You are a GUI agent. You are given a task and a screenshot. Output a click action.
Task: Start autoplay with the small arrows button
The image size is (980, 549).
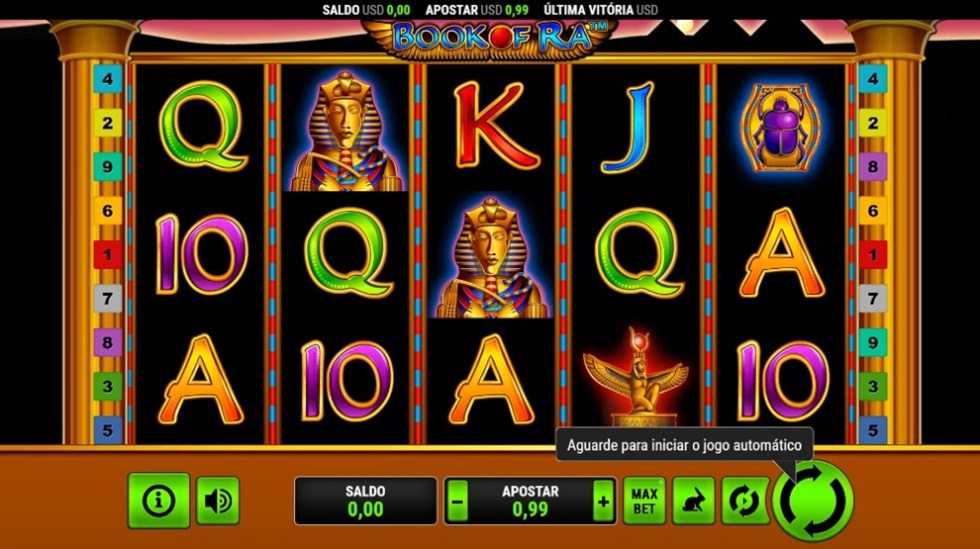coord(745,501)
